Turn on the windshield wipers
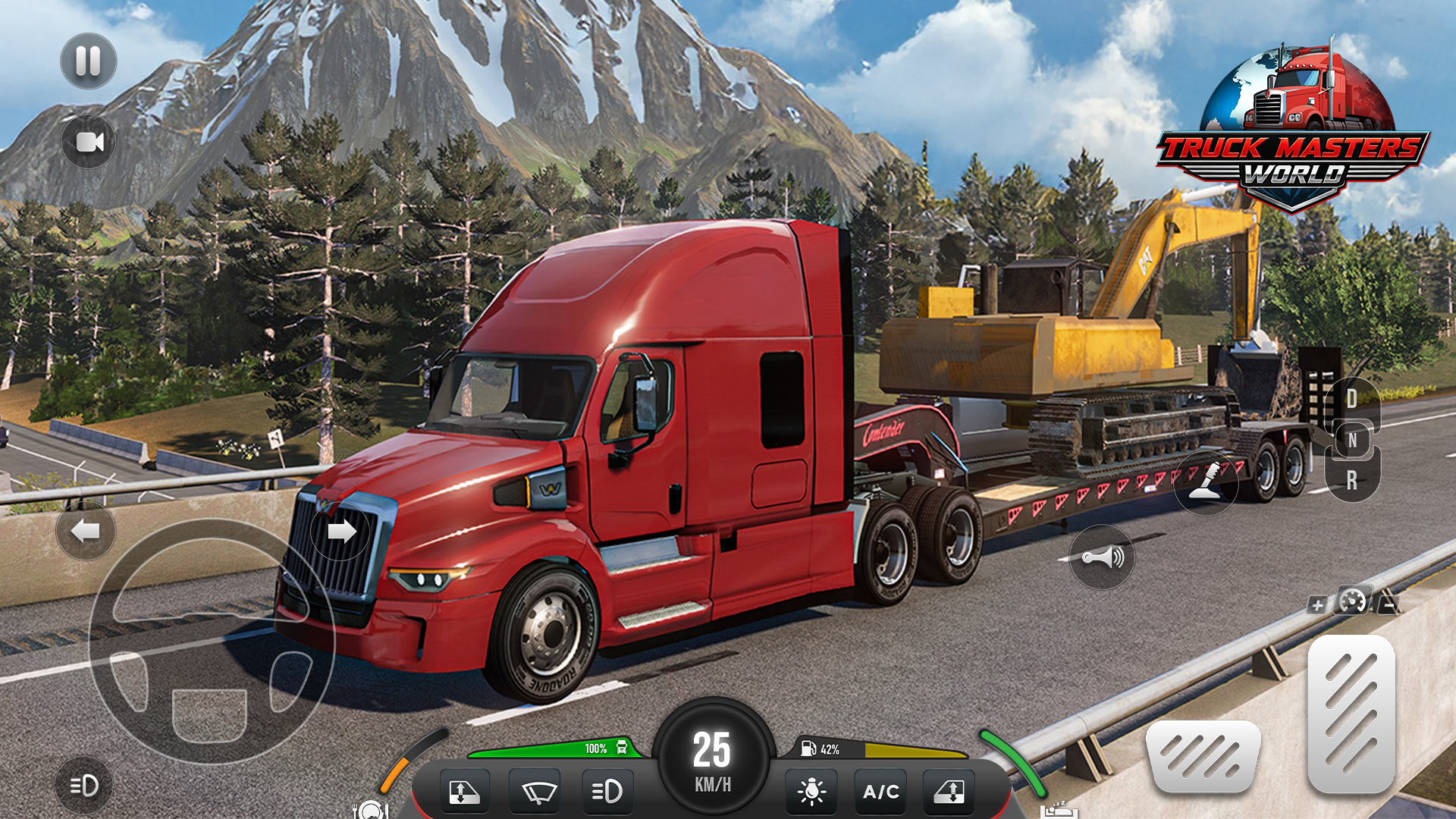Image resolution: width=1456 pixels, height=819 pixels. coord(535,792)
